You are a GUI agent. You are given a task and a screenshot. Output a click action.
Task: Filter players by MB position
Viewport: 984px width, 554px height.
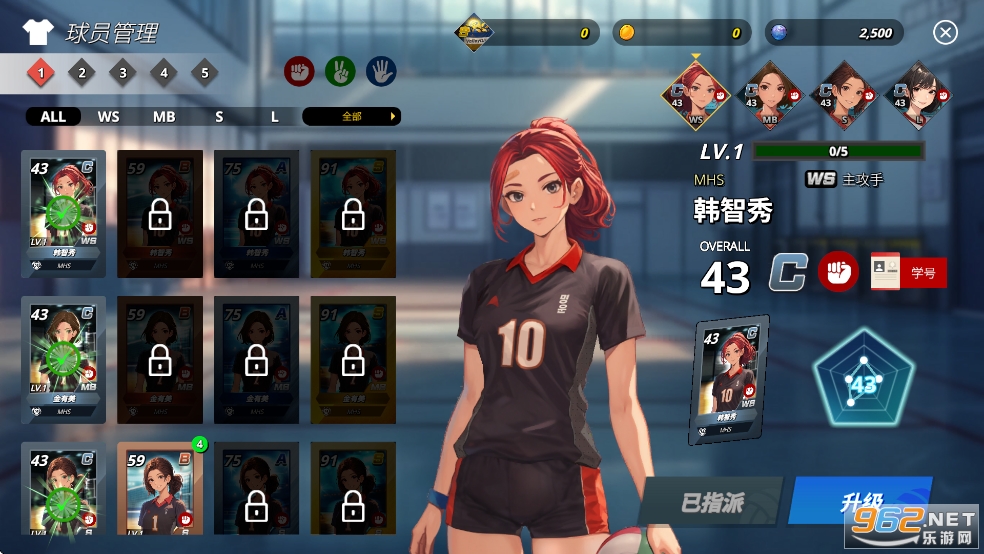[164, 116]
